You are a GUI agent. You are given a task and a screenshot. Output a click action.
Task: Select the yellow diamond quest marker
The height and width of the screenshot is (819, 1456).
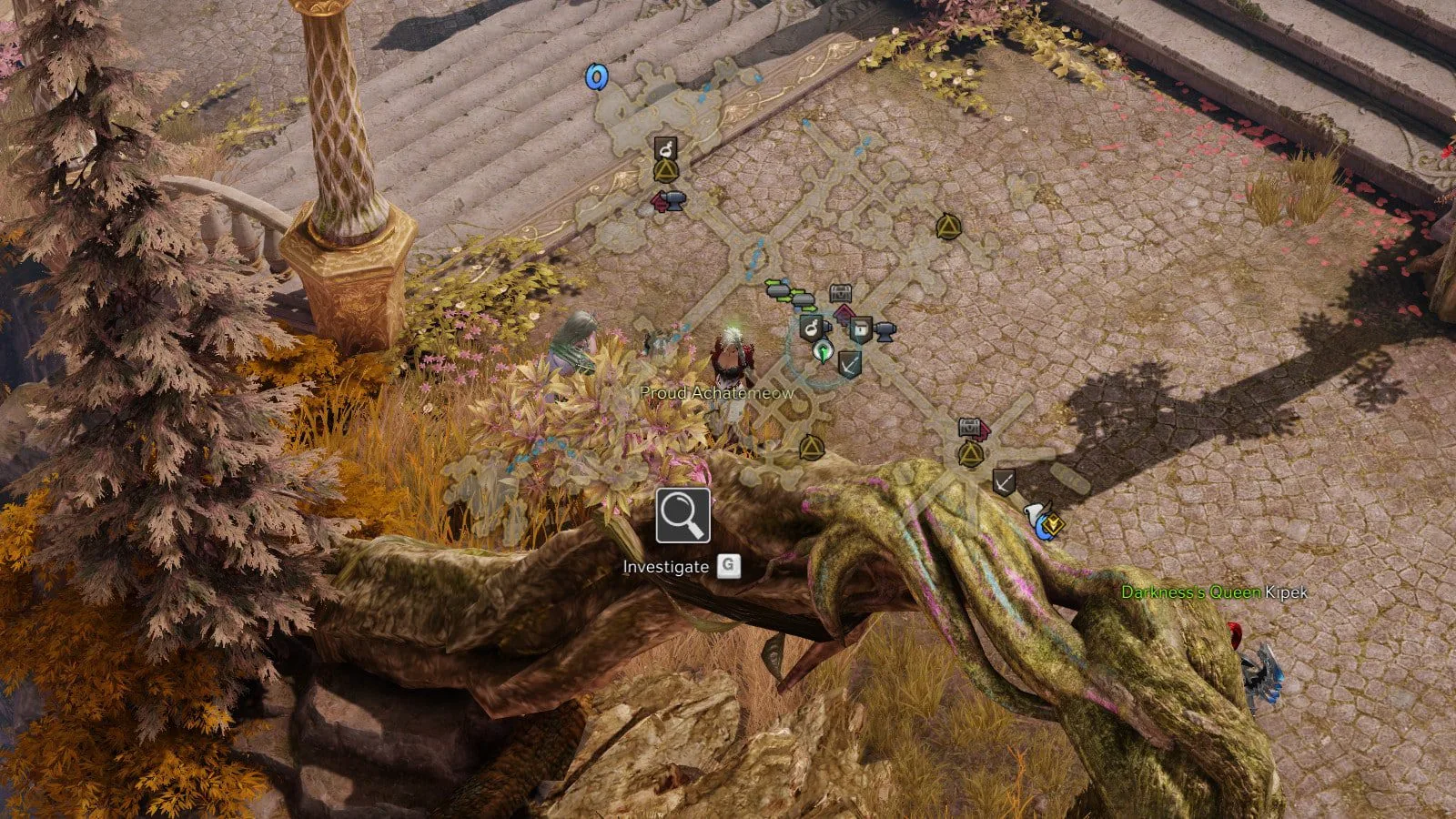click(x=1054, y=524)
